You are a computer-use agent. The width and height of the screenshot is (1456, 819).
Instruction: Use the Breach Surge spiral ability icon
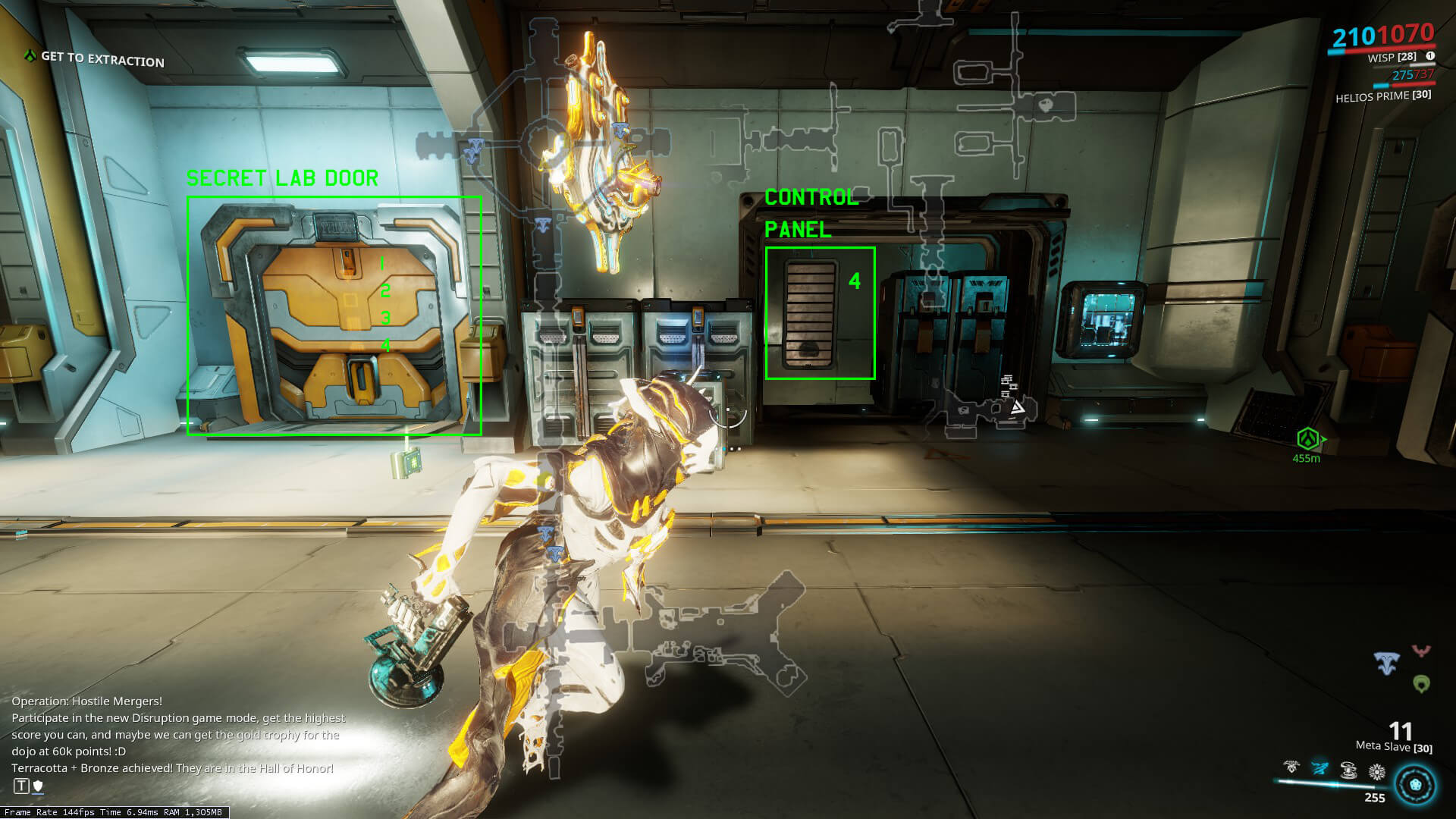(1348, 770)
